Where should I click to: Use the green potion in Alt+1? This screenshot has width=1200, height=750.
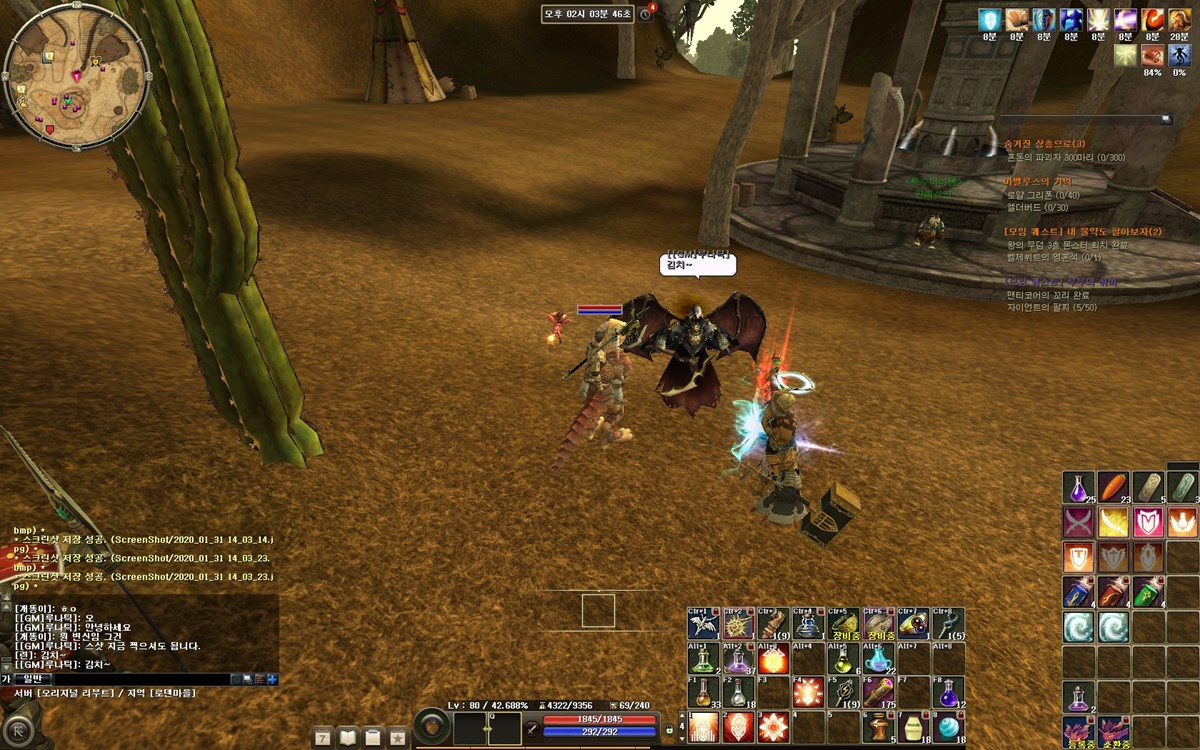tap(704, 659)
